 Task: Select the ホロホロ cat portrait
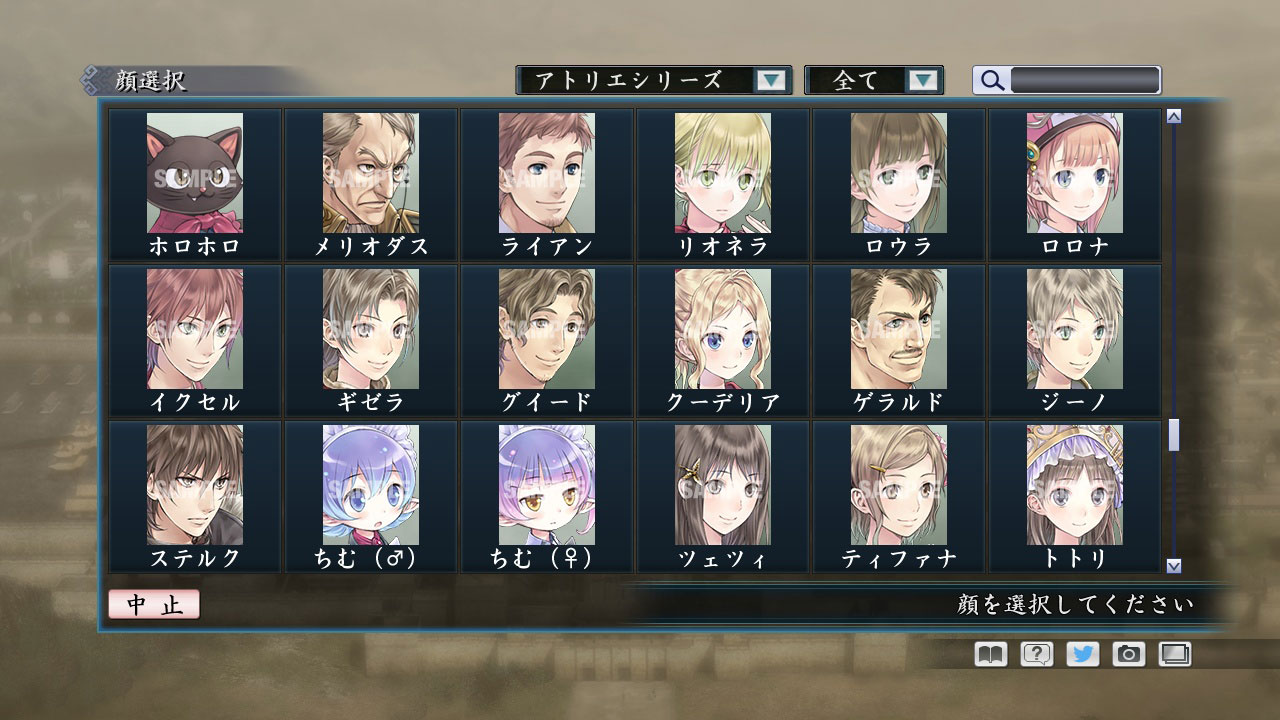click(193, 175)
